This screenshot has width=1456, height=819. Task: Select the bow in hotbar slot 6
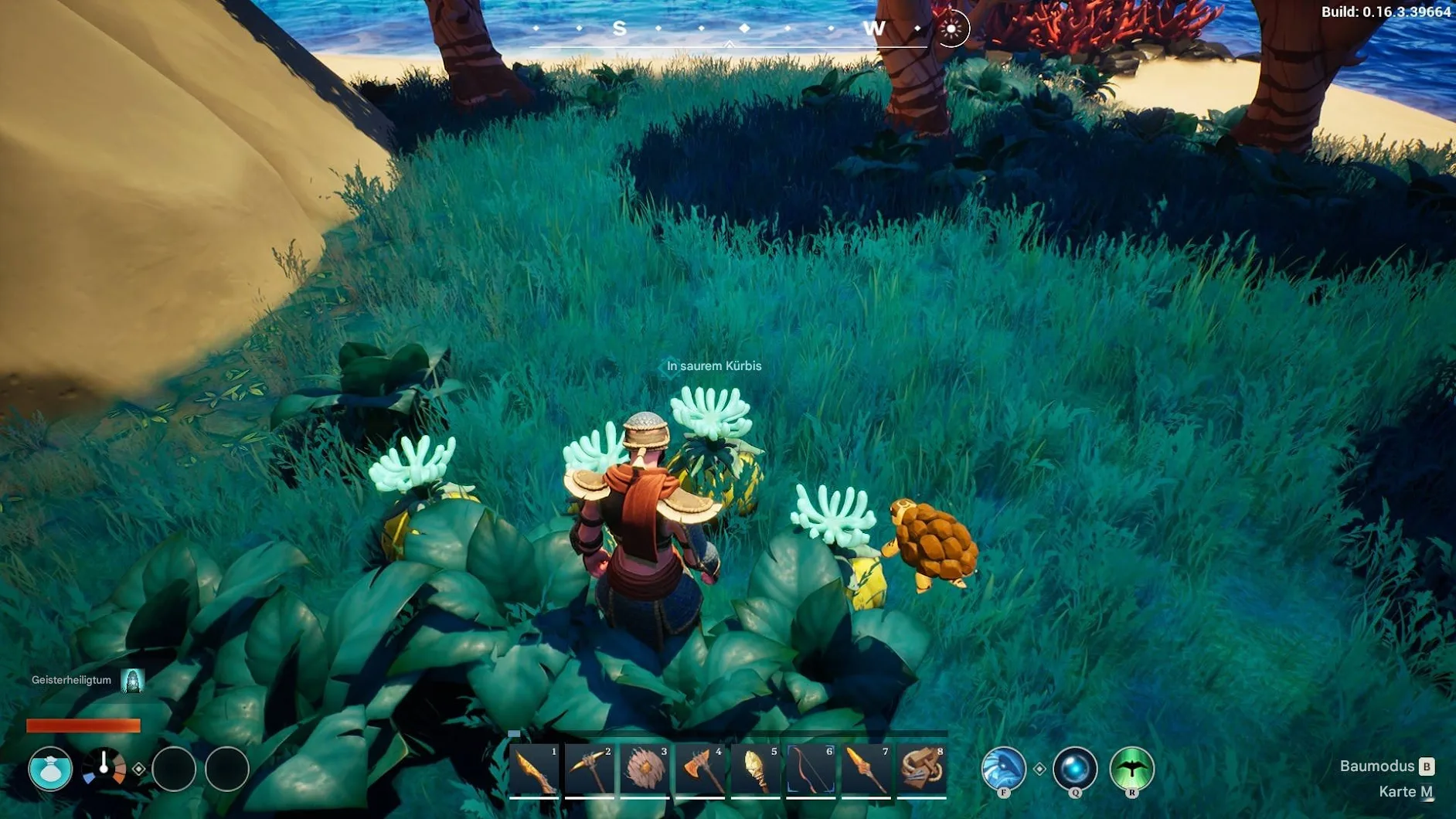coord(811,770)
